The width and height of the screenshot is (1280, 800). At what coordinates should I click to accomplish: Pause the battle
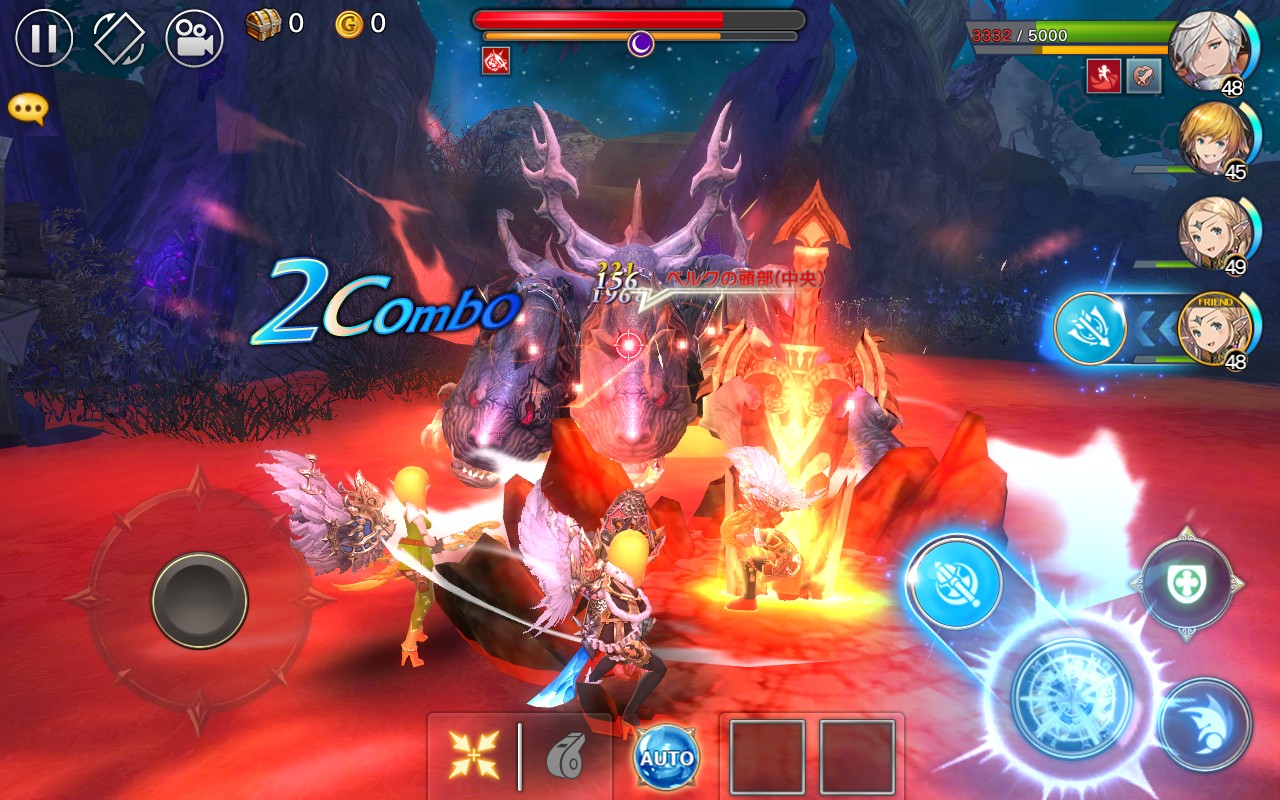pyautogui.click(x=44, y=38)
